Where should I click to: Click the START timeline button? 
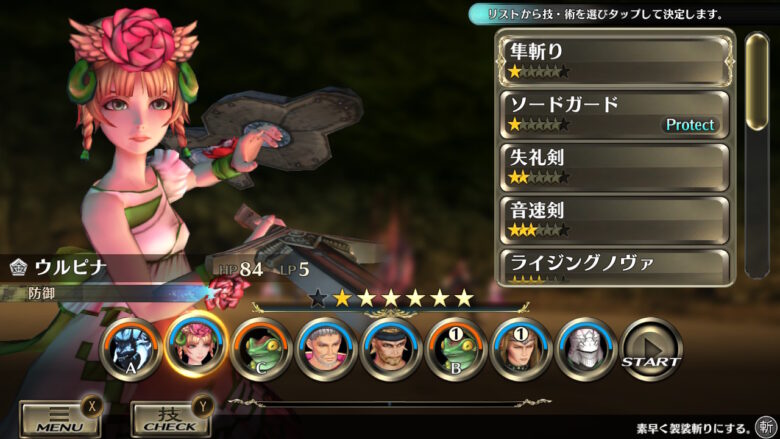651,349
